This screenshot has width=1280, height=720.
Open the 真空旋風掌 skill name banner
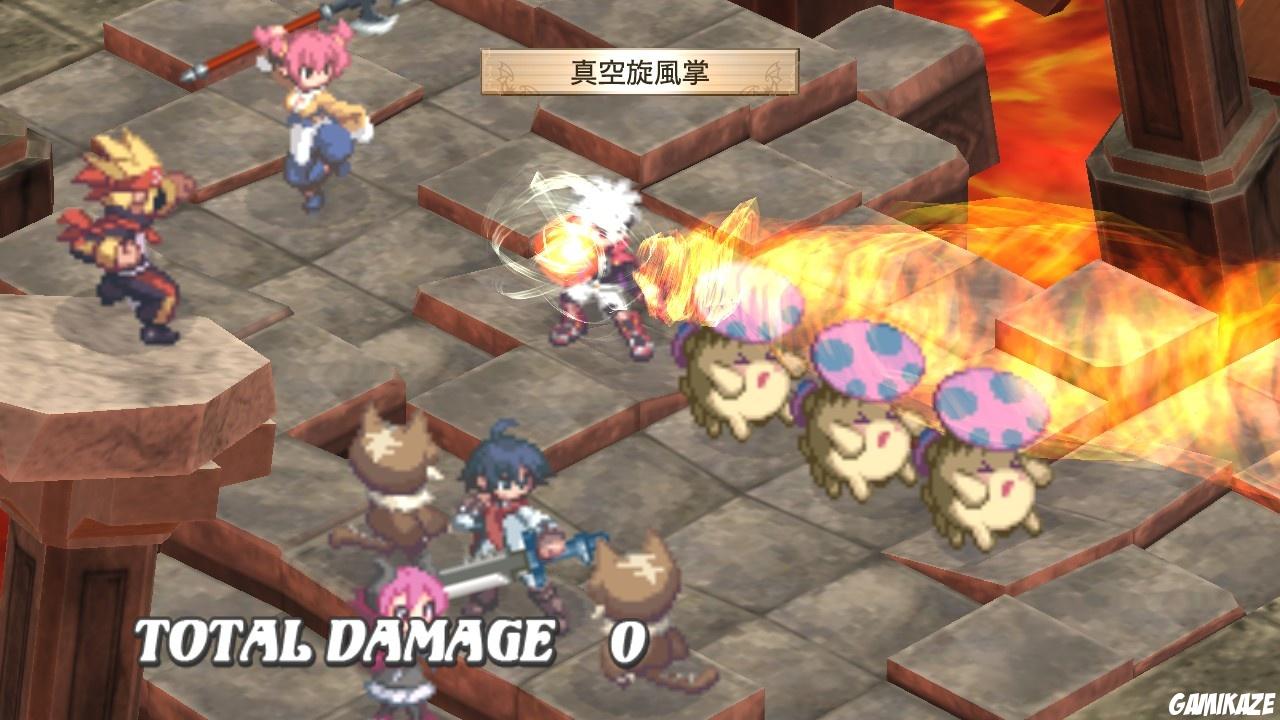(x=635, y=70)
